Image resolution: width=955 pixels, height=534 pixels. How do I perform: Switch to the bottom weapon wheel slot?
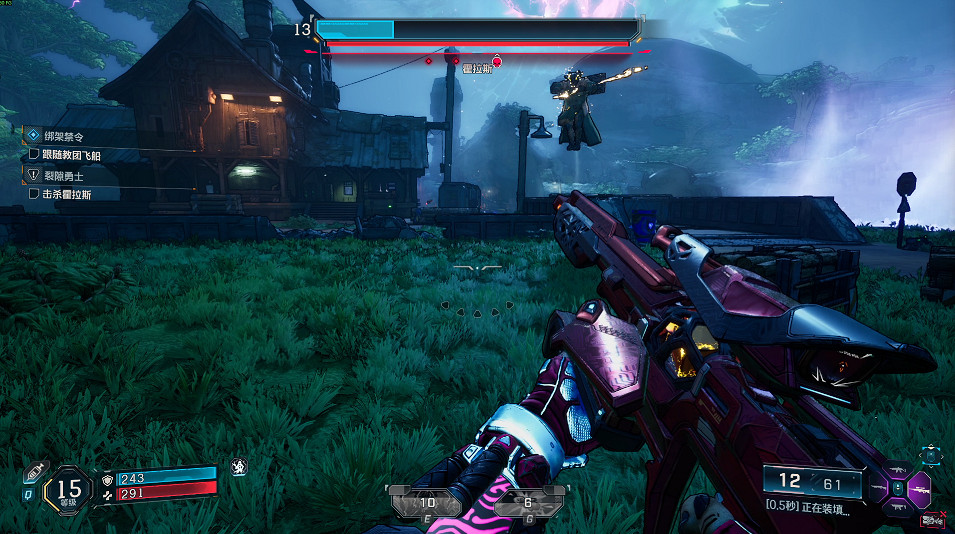point(898,505)
